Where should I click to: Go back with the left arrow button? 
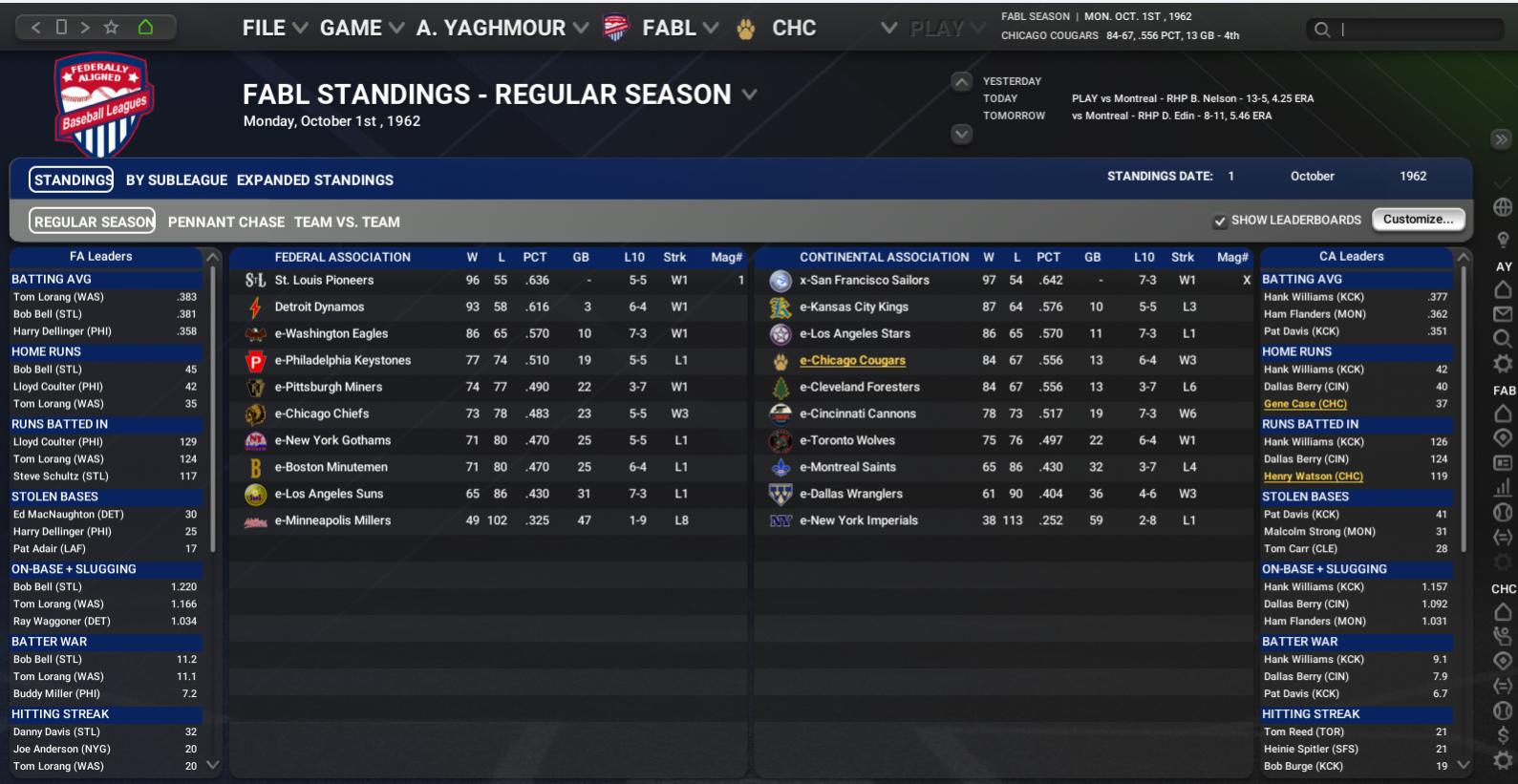tap(36, 28)
